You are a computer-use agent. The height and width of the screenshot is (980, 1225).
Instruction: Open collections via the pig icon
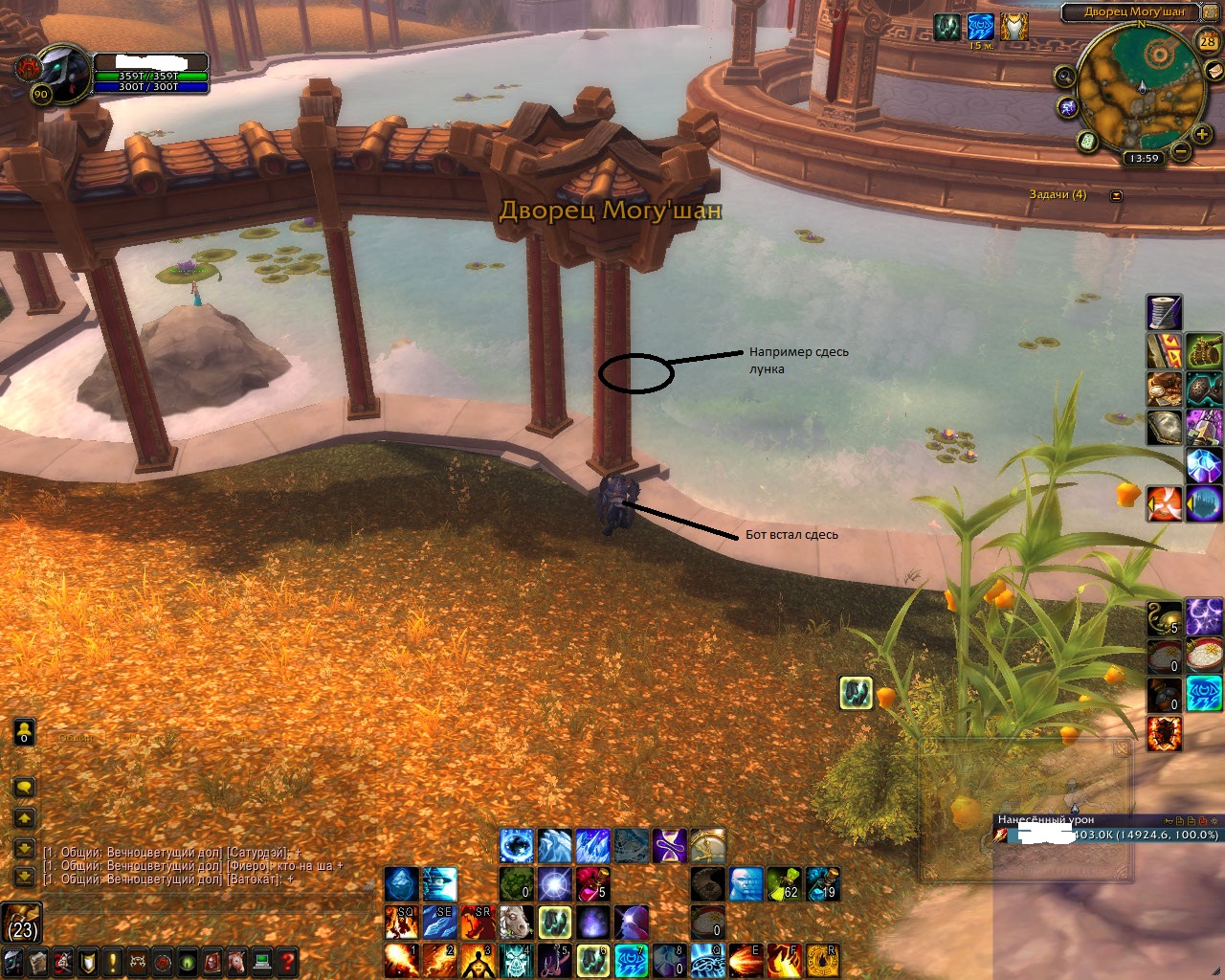tap(237, 964)
